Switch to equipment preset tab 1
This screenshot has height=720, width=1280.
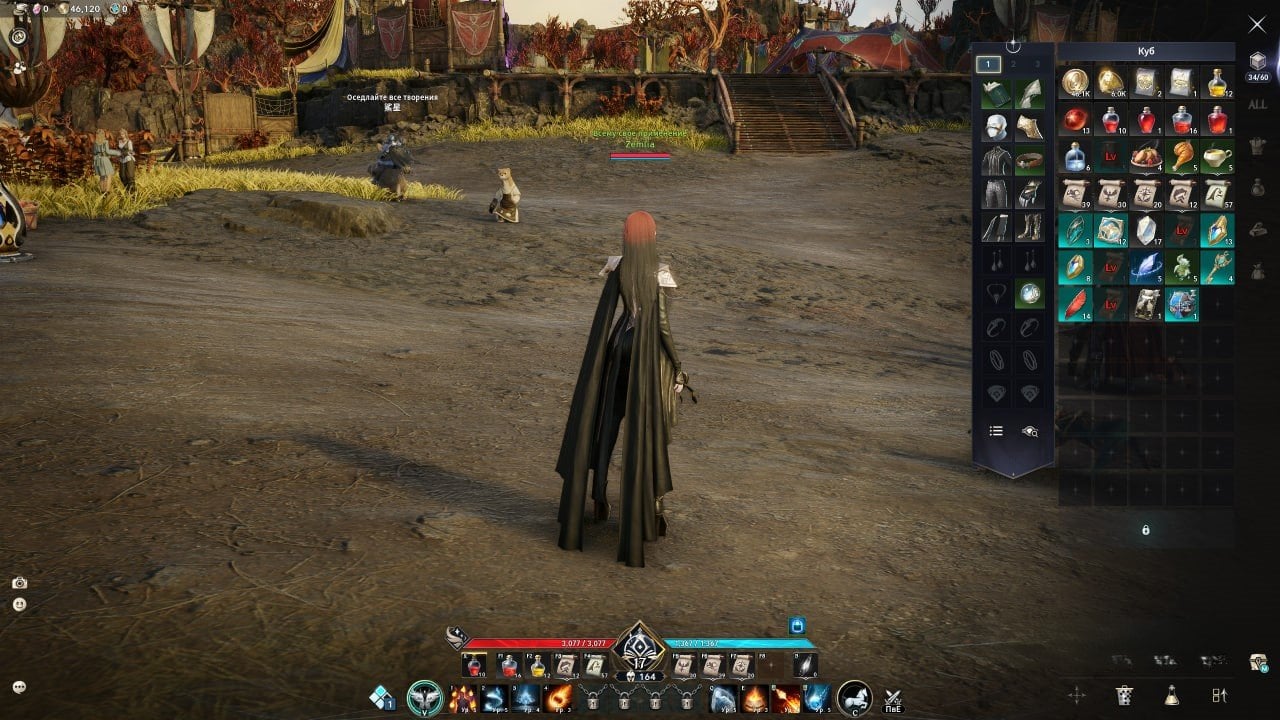point(988,64)
